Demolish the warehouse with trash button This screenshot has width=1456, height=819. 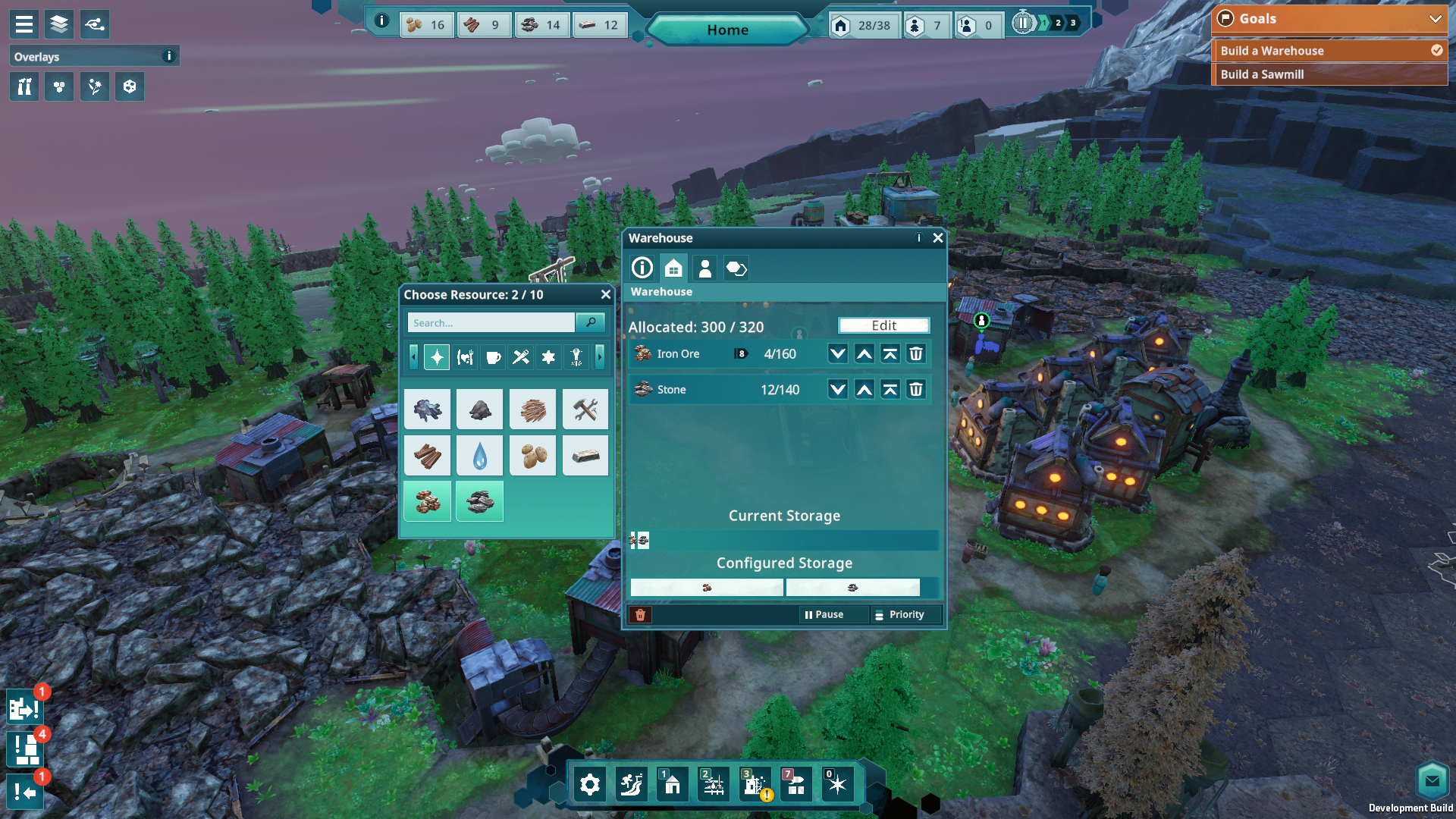point(640,615)
